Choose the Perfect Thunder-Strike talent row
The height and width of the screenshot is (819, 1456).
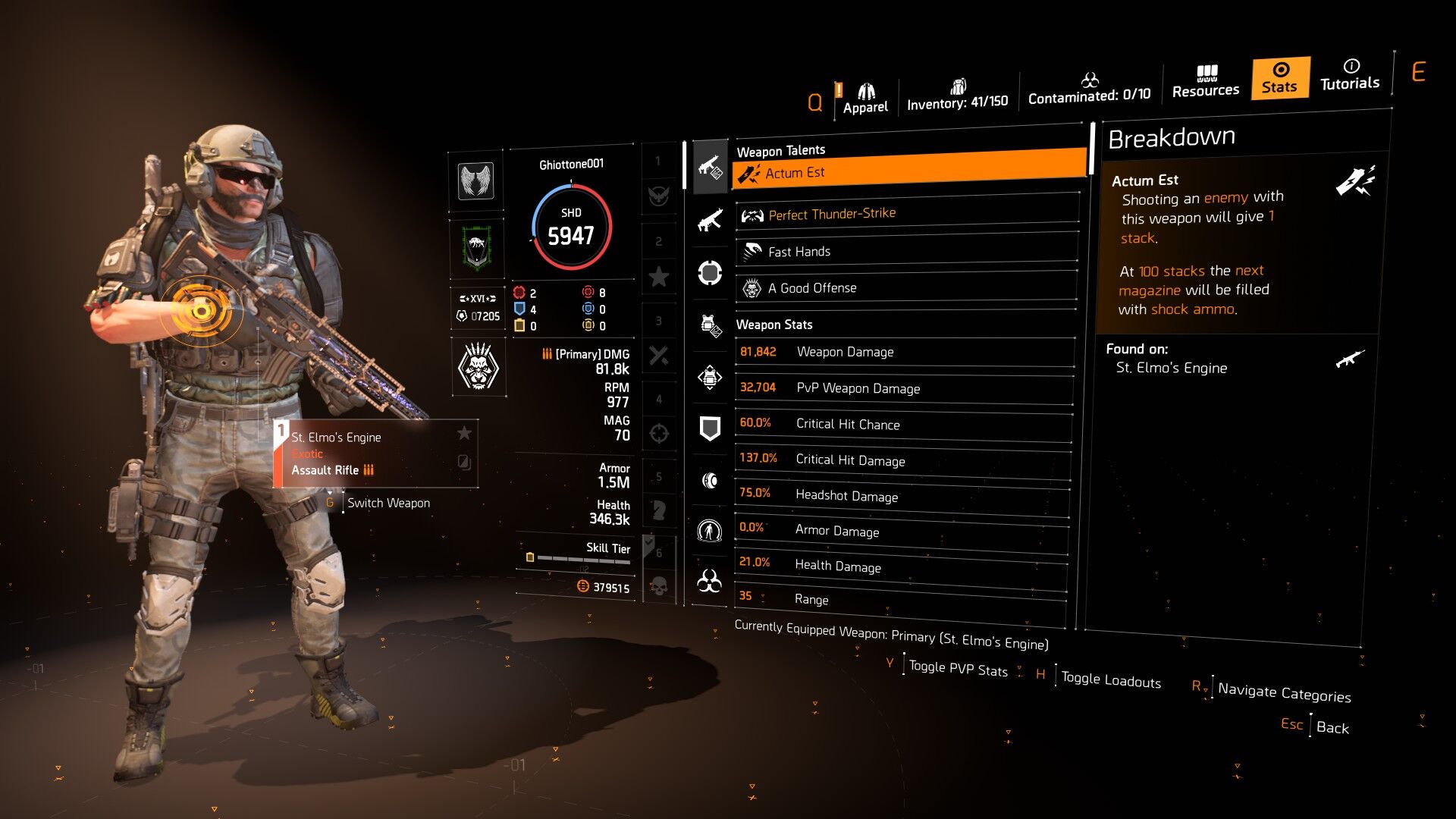tap(907, 215)
